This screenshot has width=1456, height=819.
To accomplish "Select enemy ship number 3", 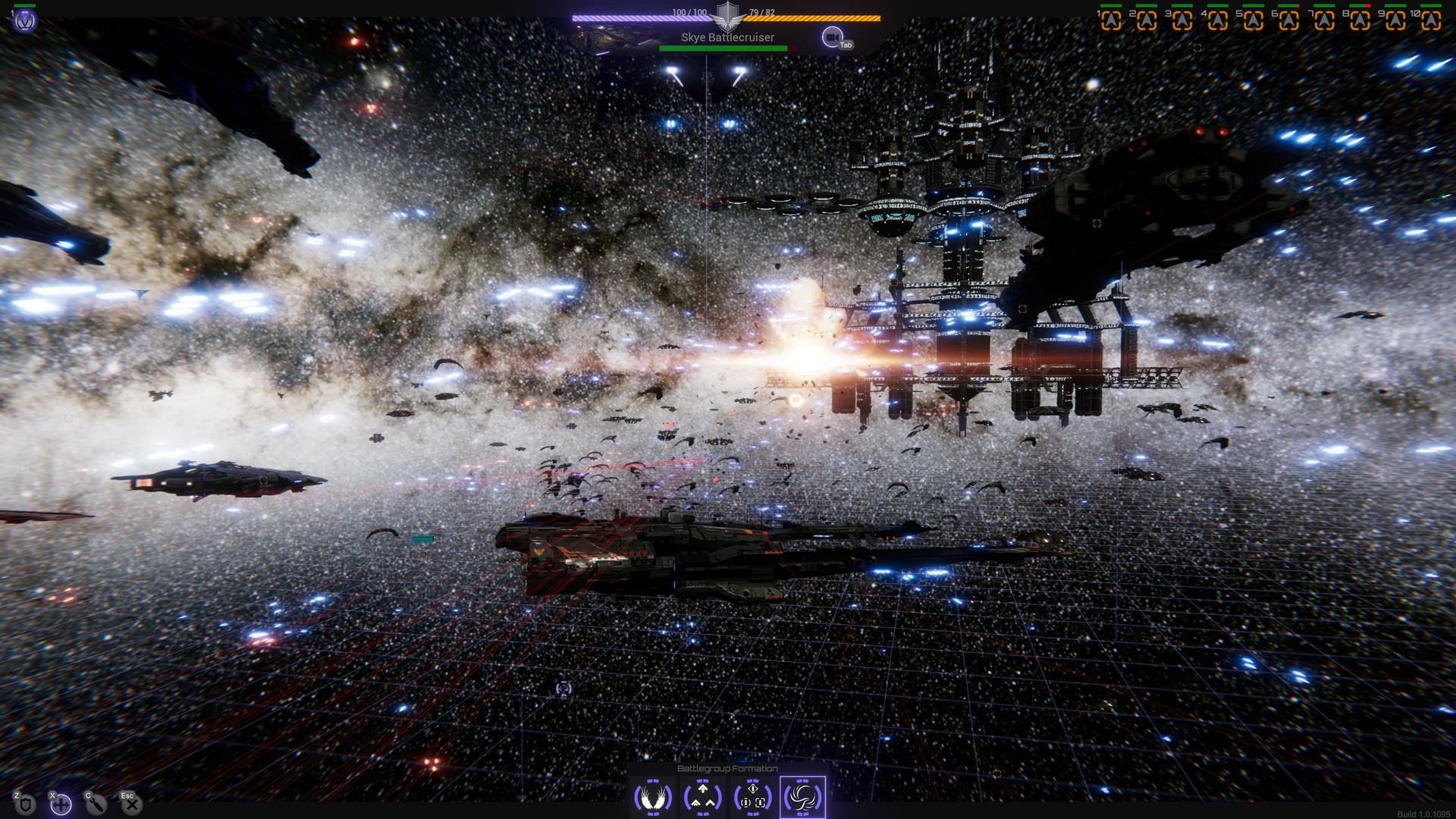I will click(x=1182, y=20).
